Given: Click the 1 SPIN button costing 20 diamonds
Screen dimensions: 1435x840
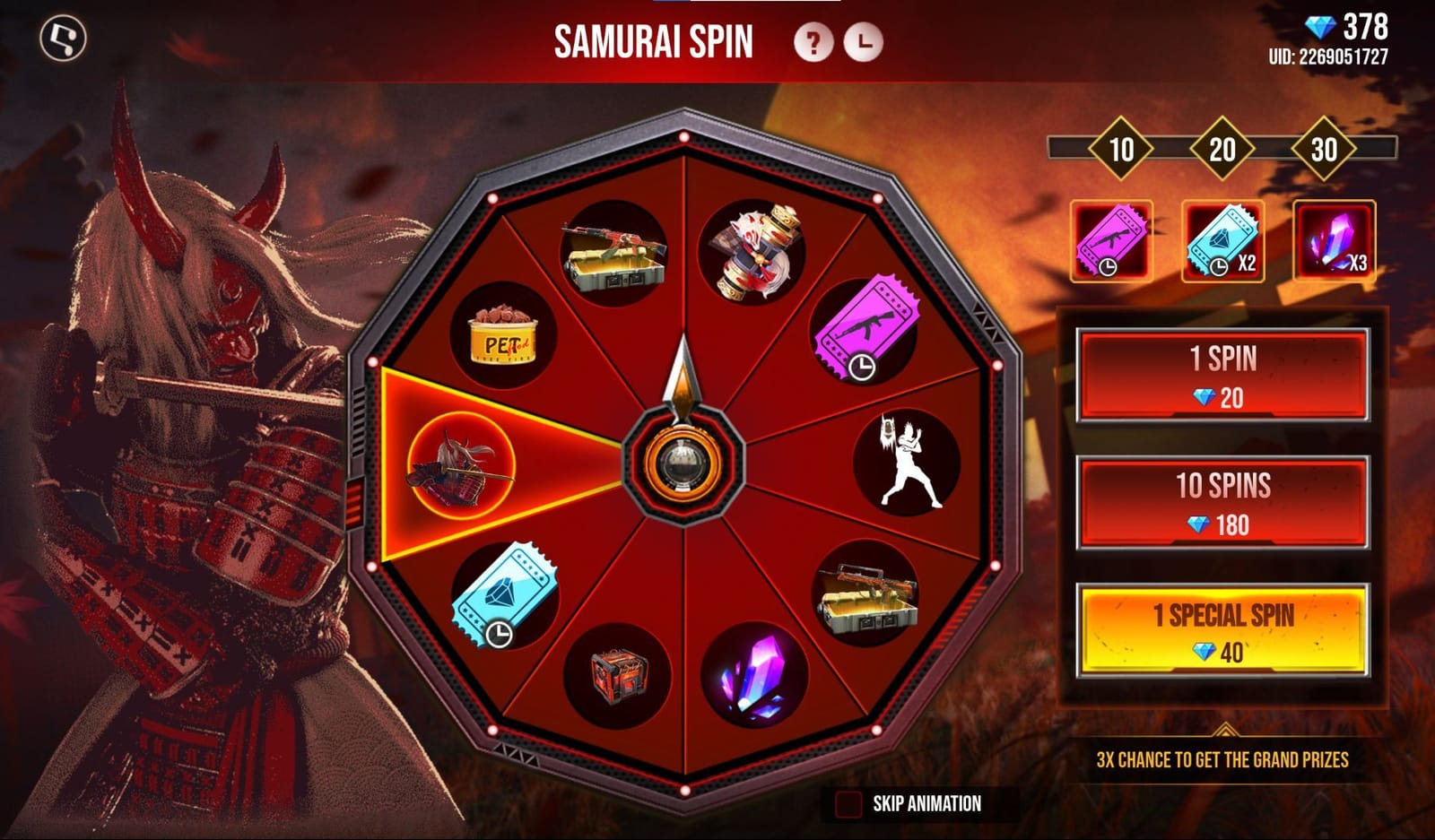Looking at the screenshot, I should pyautogui.click(x=1225, y=374).
